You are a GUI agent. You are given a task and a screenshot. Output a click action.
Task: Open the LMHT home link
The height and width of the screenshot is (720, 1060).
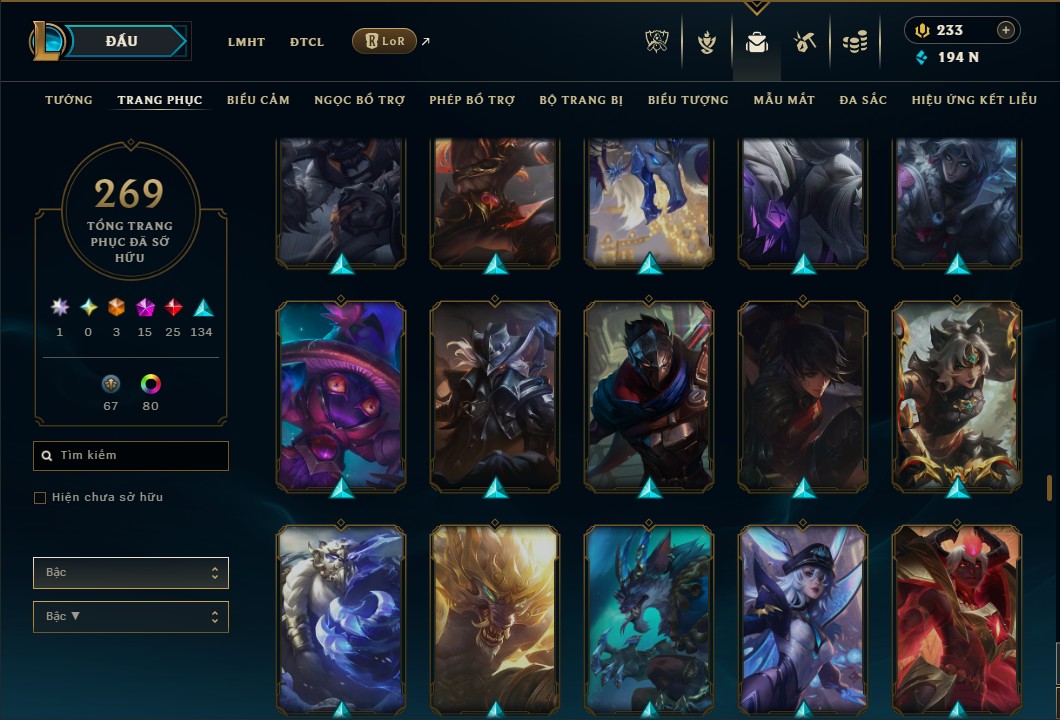click(x=246, y=42)
